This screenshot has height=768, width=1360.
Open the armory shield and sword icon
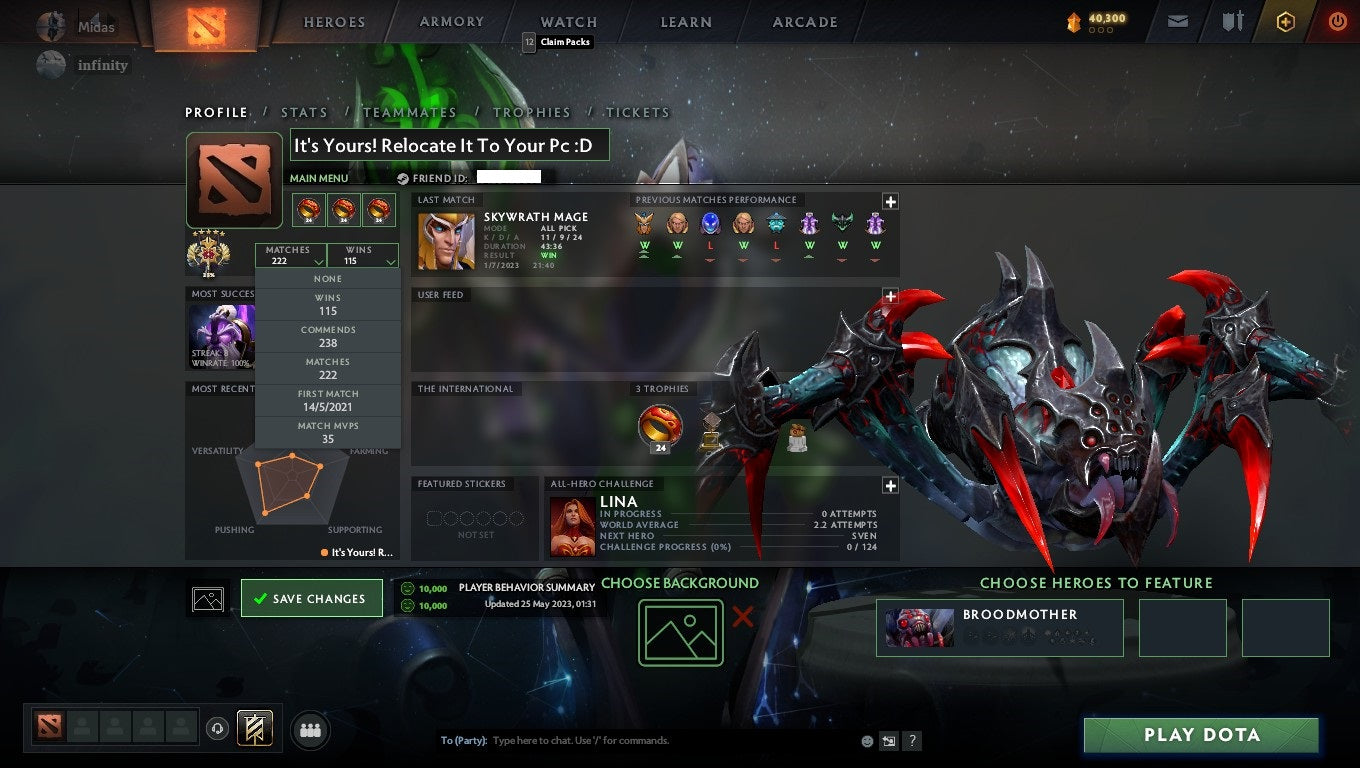1232,21
